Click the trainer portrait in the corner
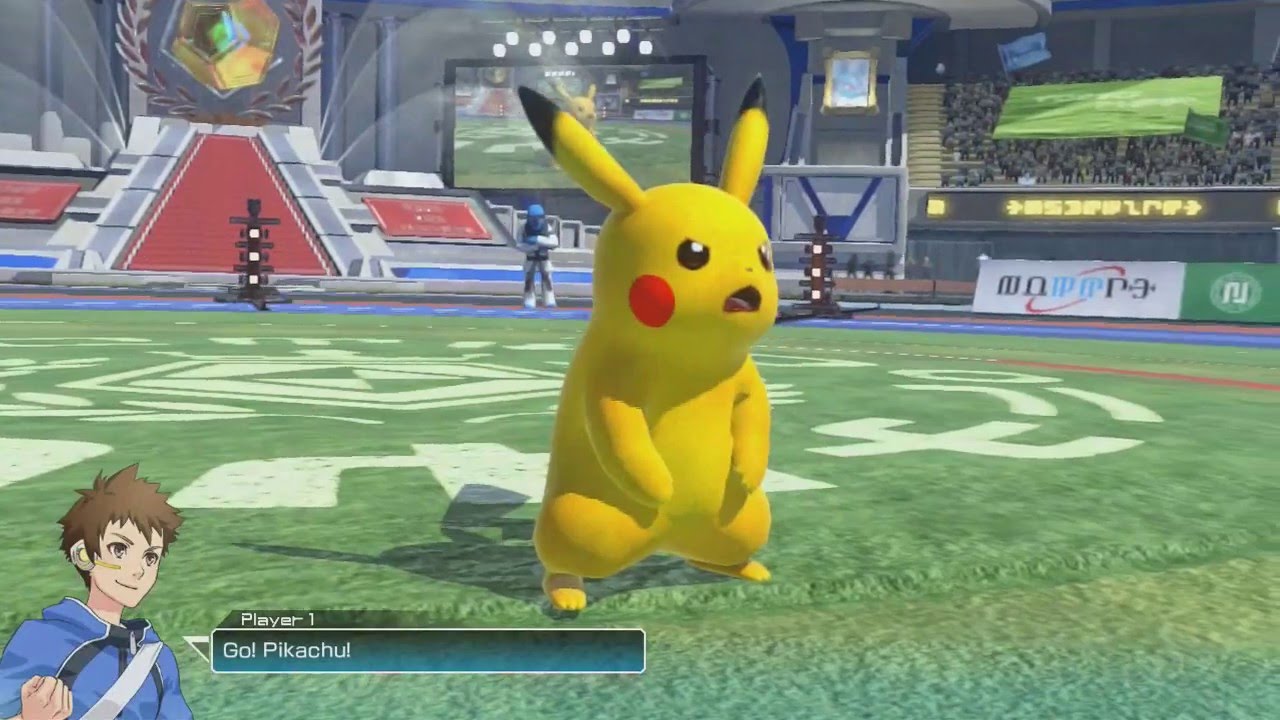The image size is (1280, 720). coord(85,590)
